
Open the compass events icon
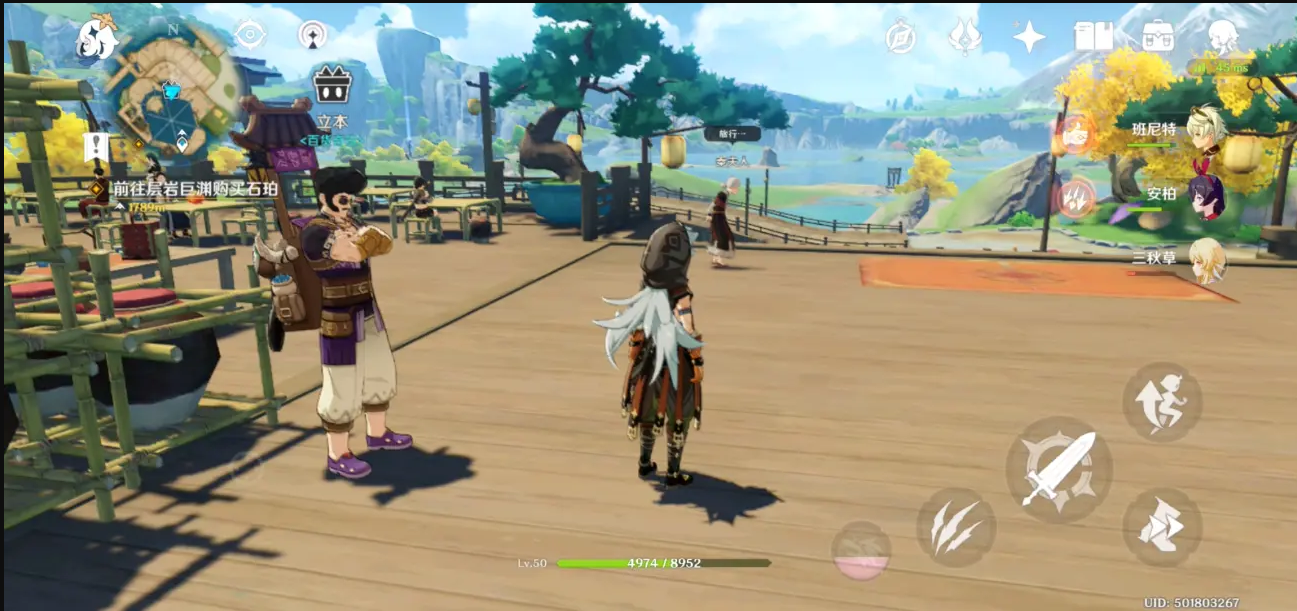[900, 38]
